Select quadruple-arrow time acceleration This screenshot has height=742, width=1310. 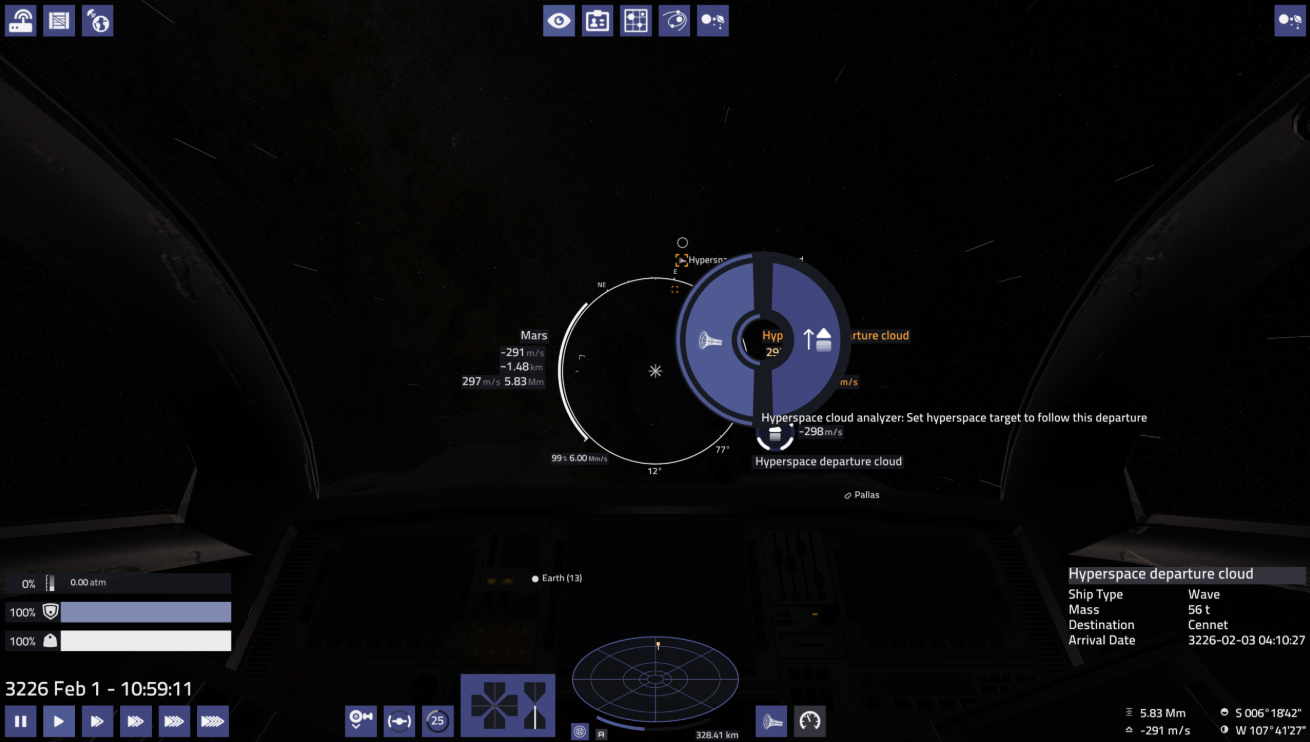[174, 720]
